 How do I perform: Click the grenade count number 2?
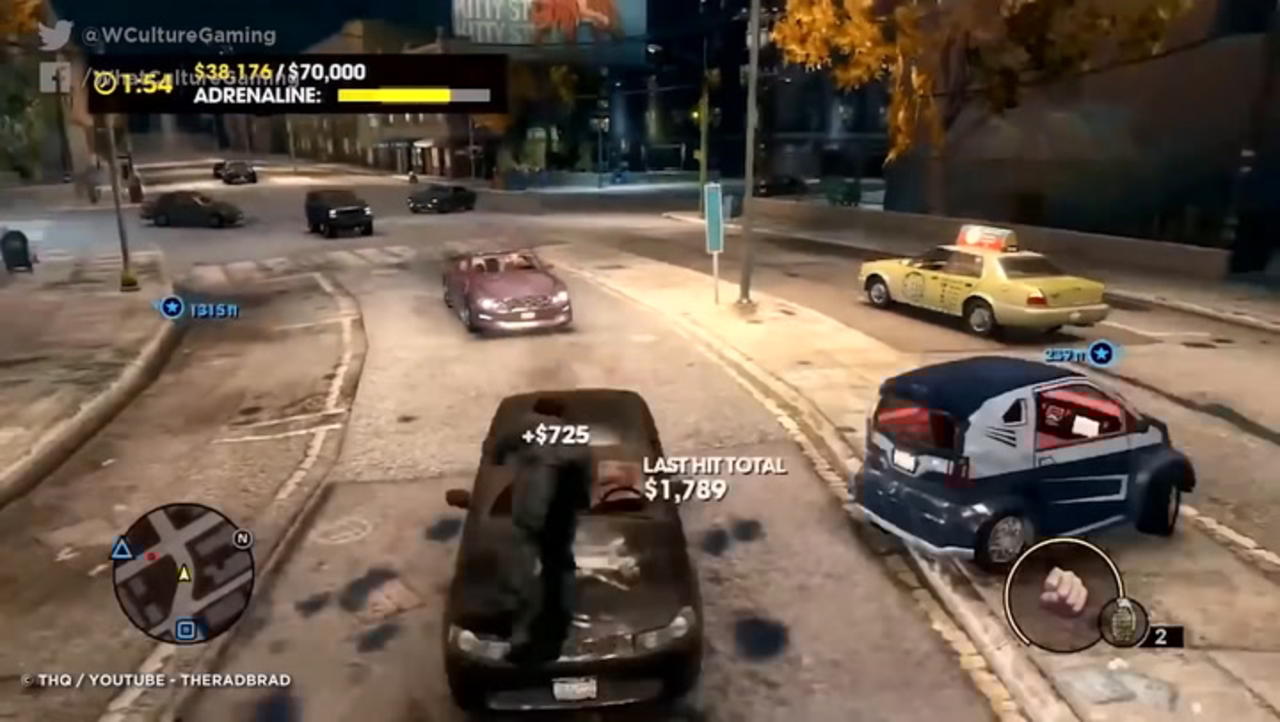(1162, 634)
